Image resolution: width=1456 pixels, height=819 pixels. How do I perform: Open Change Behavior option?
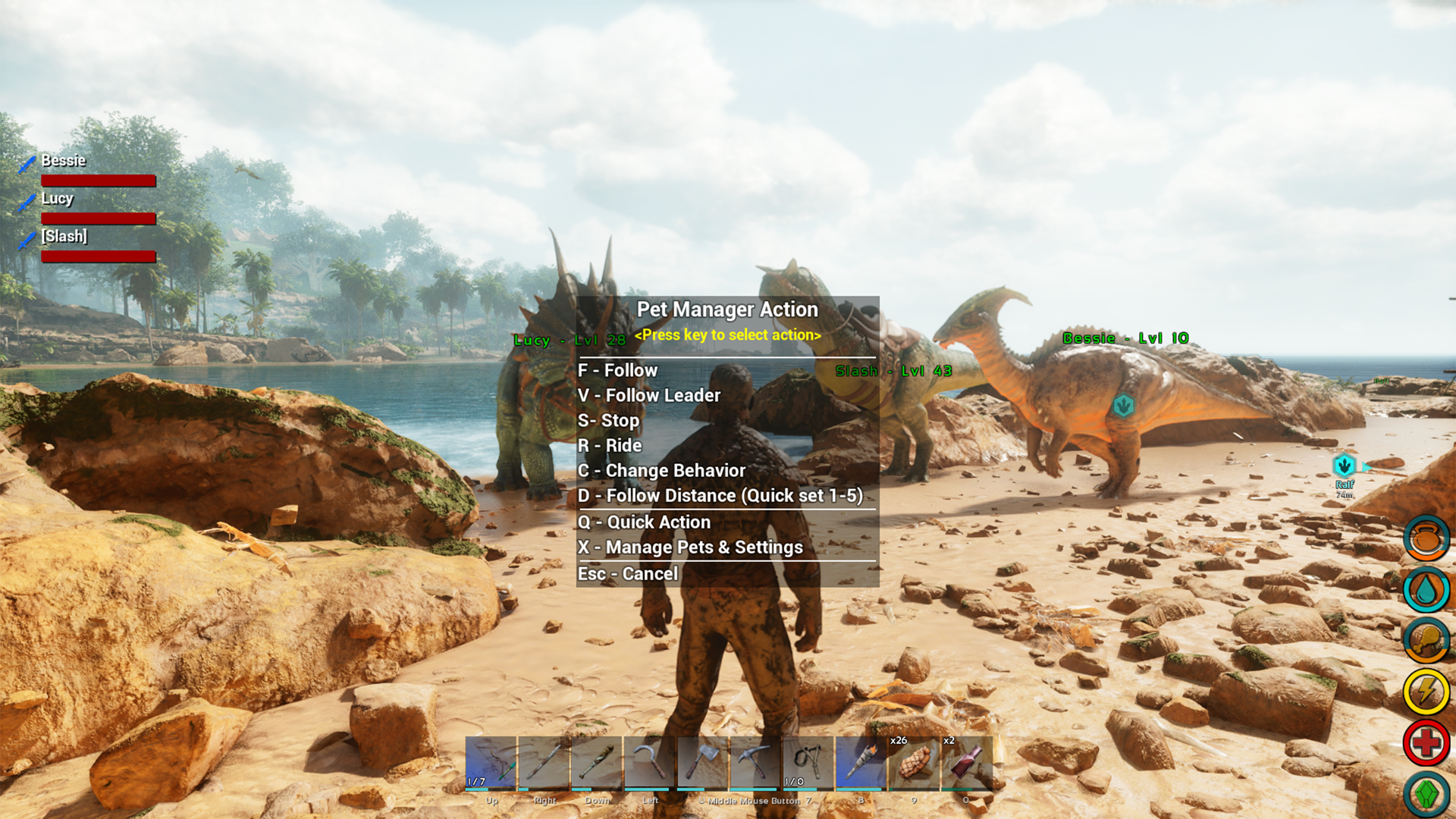661,470
